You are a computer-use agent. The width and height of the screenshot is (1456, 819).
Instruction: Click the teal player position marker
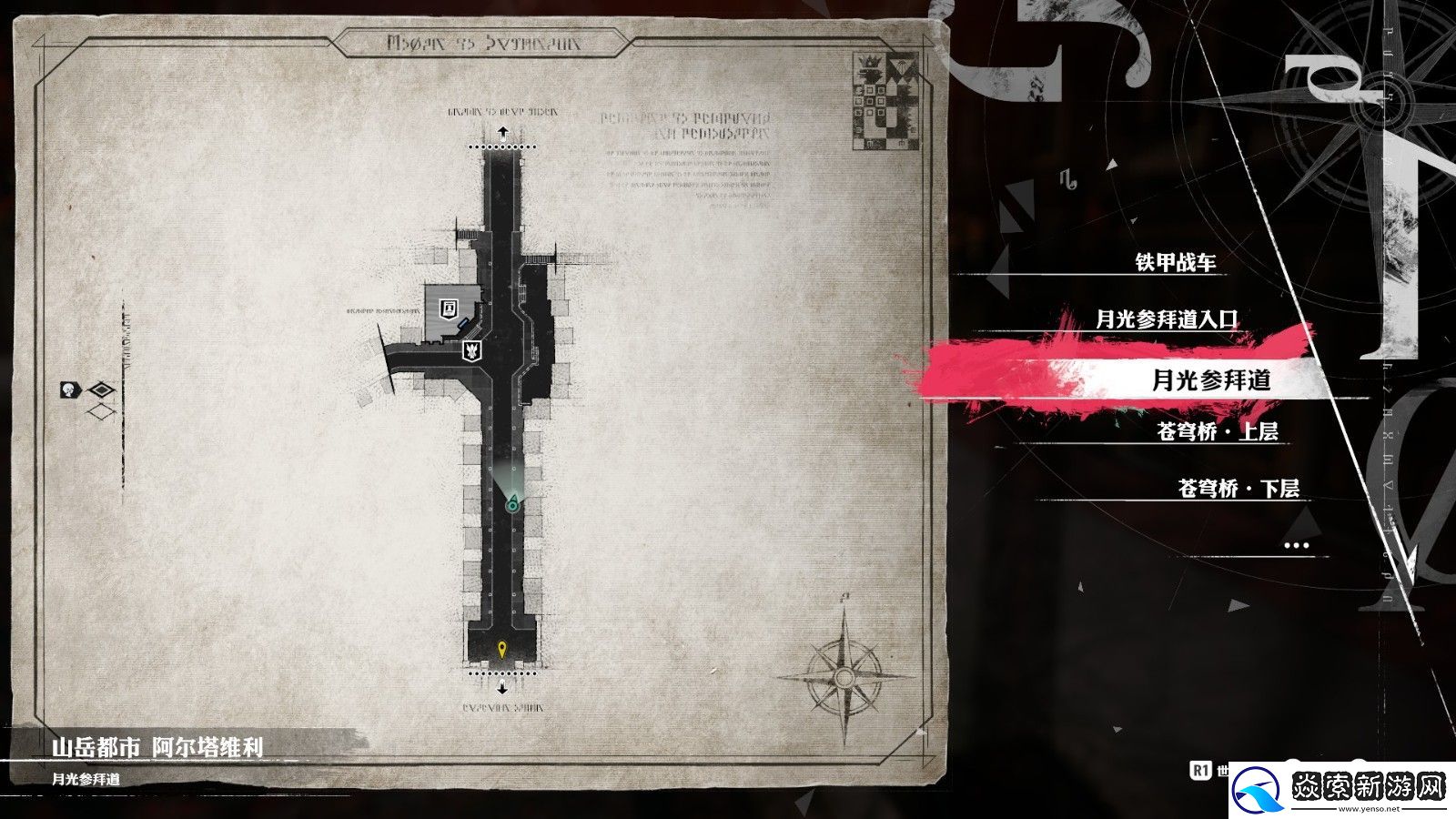point(513,501)
